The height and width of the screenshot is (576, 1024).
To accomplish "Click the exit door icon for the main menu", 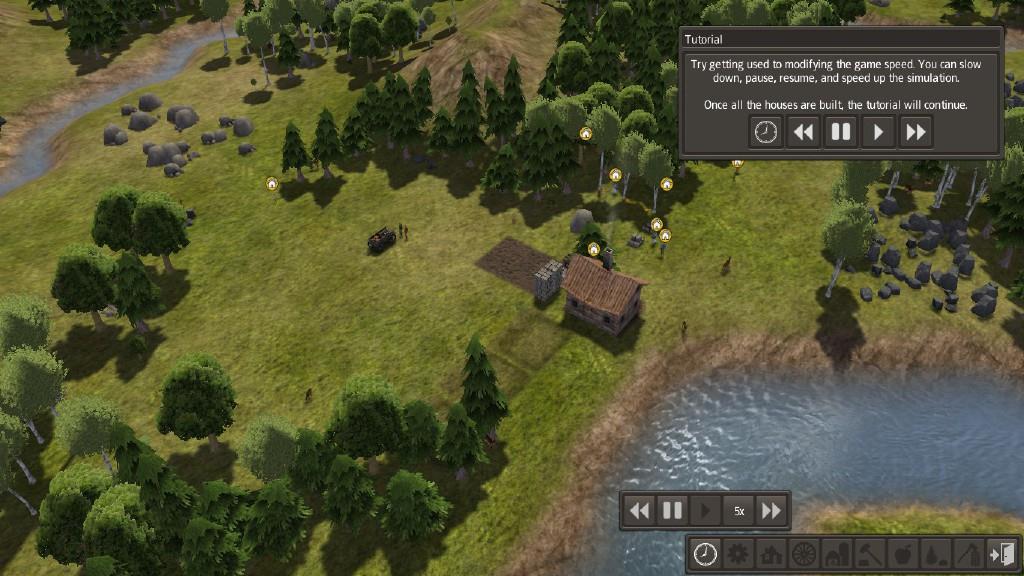I will click(x=1001, y=553).
